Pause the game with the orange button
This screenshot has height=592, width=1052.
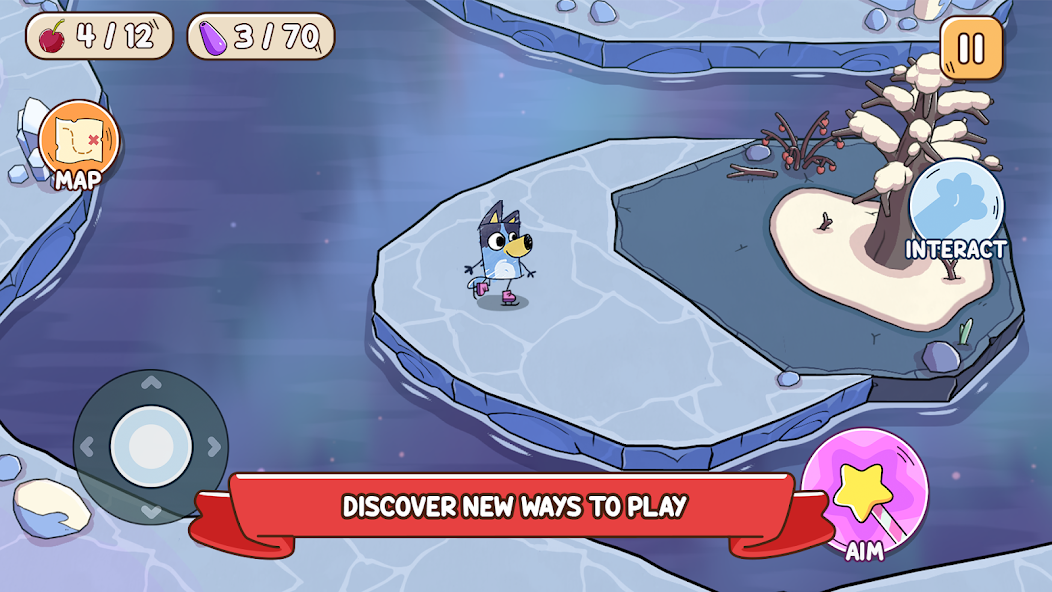[971, 48]
